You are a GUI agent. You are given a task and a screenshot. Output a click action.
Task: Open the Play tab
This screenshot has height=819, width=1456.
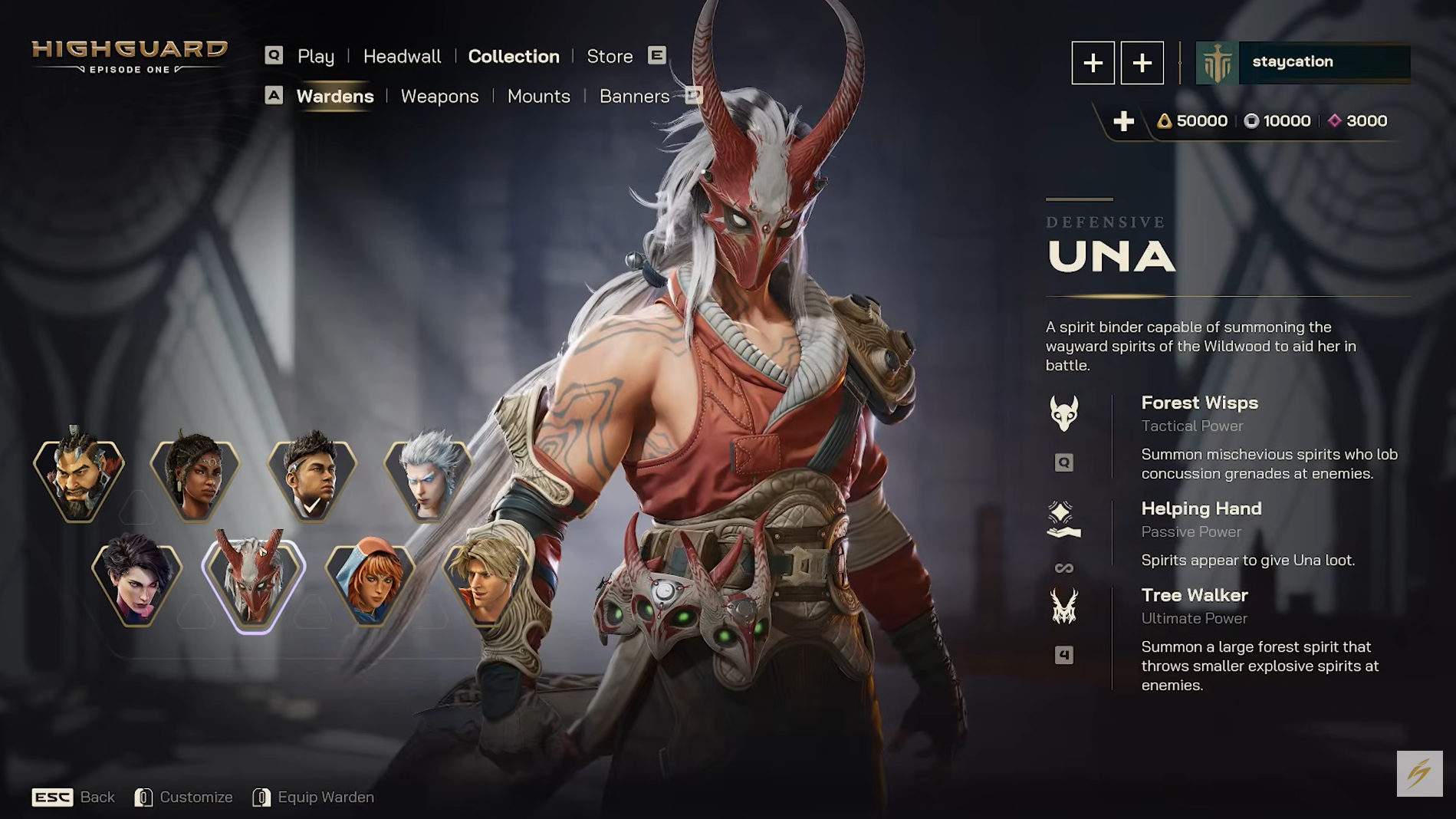click(315, 57)
